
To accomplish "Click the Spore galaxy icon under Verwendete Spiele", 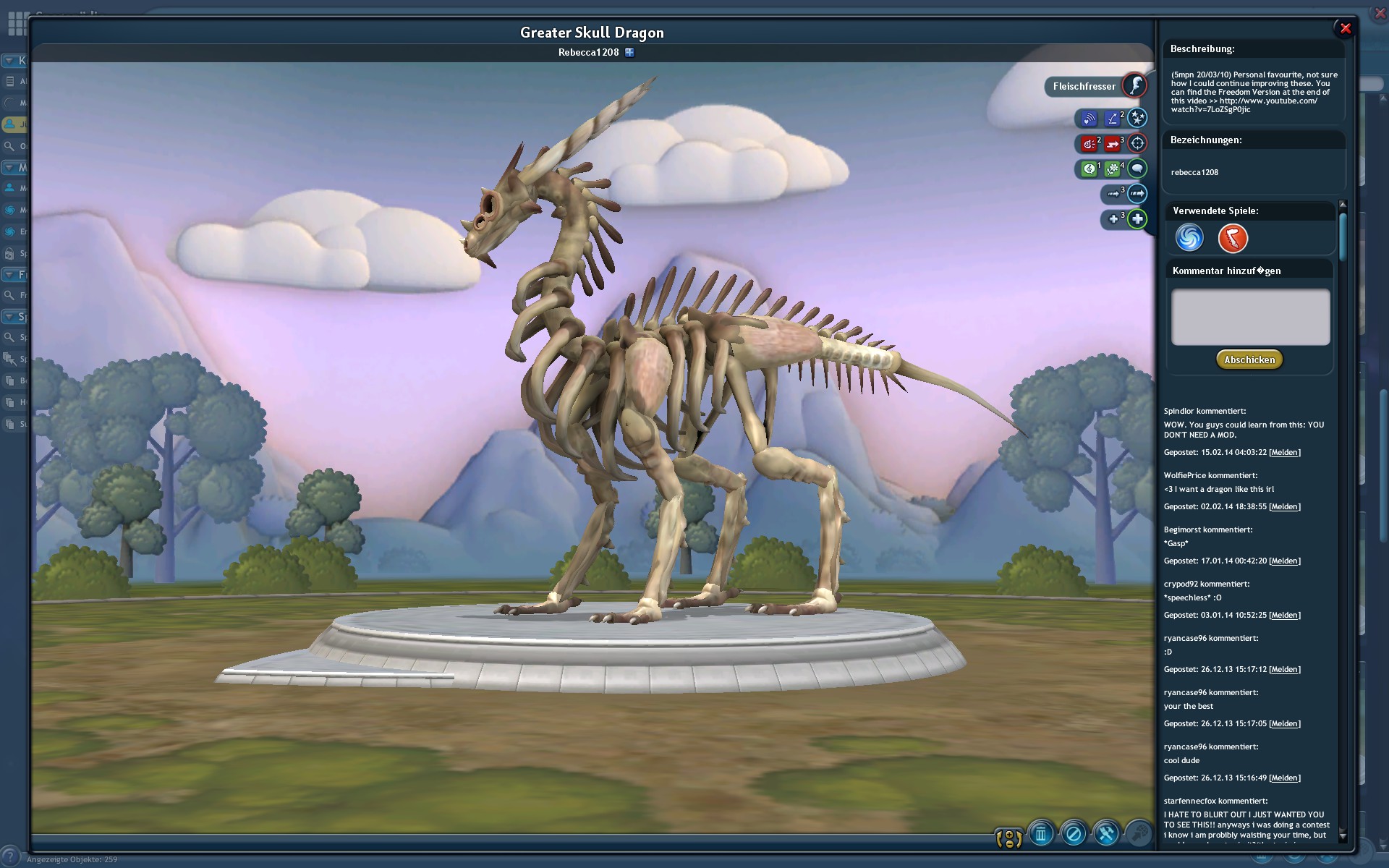I will (x=1189, y=238).
